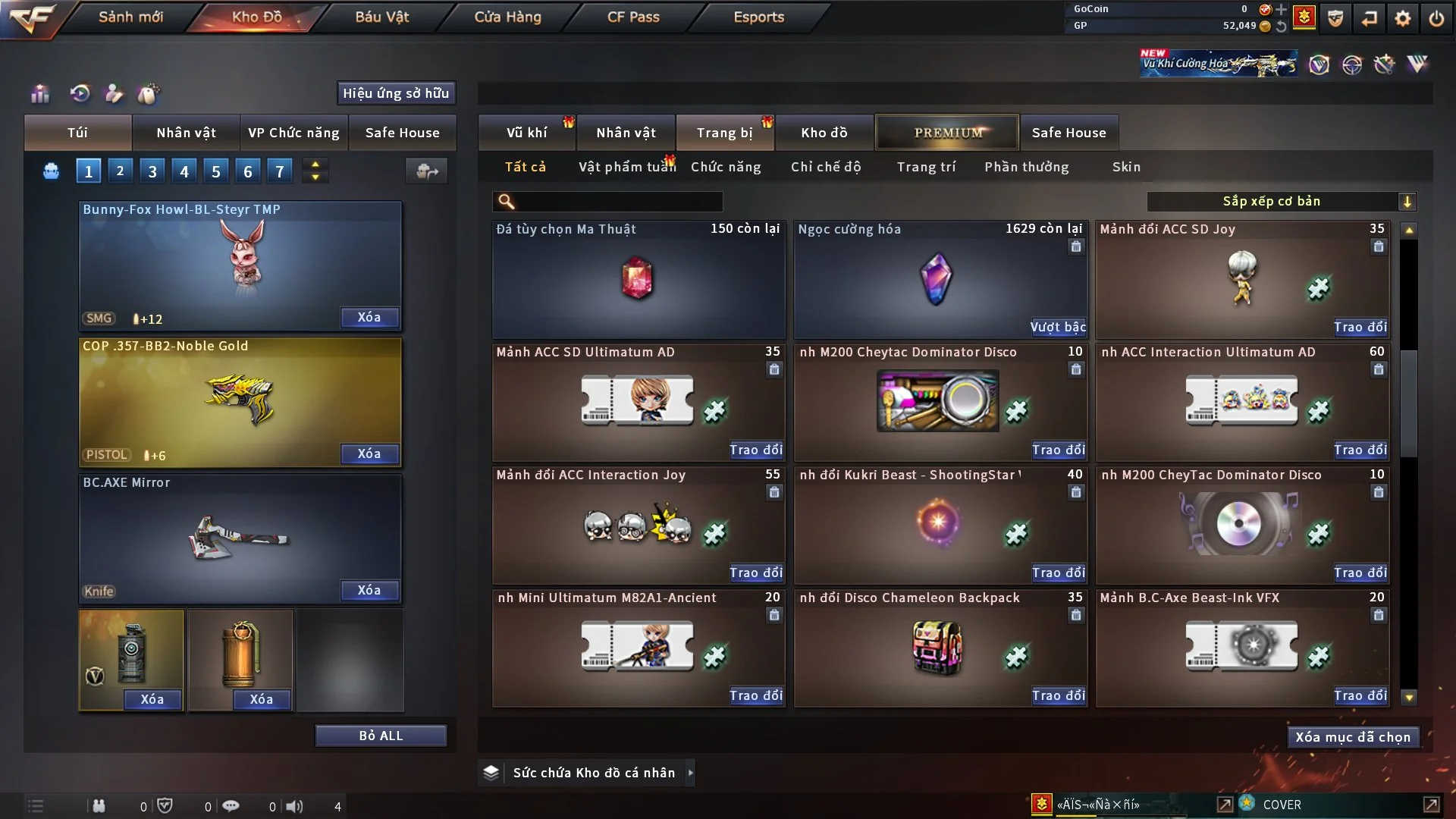The width and height of the screenshot is (1456, 819).
Task: Go to Sảnh mới lobby
Action: pos(130,17)
